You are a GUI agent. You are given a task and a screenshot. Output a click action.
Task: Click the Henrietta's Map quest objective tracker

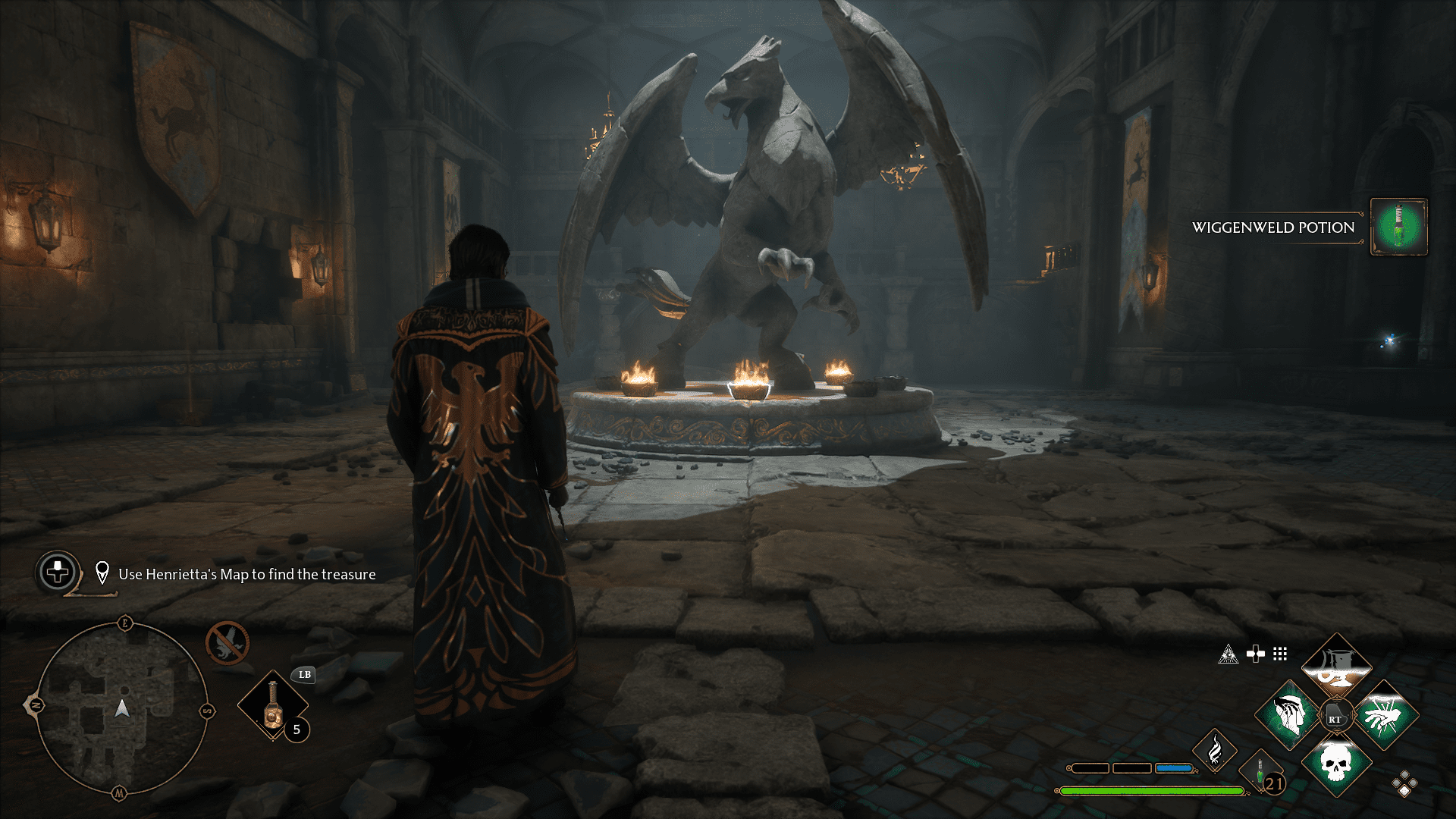(x=246, y=574)
